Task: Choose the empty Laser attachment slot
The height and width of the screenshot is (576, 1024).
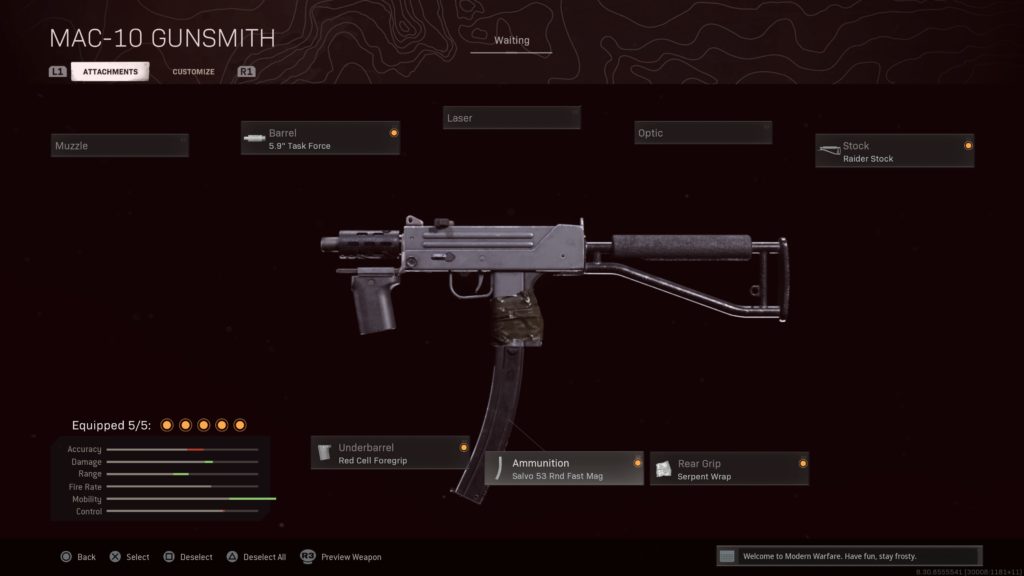Action: tap(512, 118)
